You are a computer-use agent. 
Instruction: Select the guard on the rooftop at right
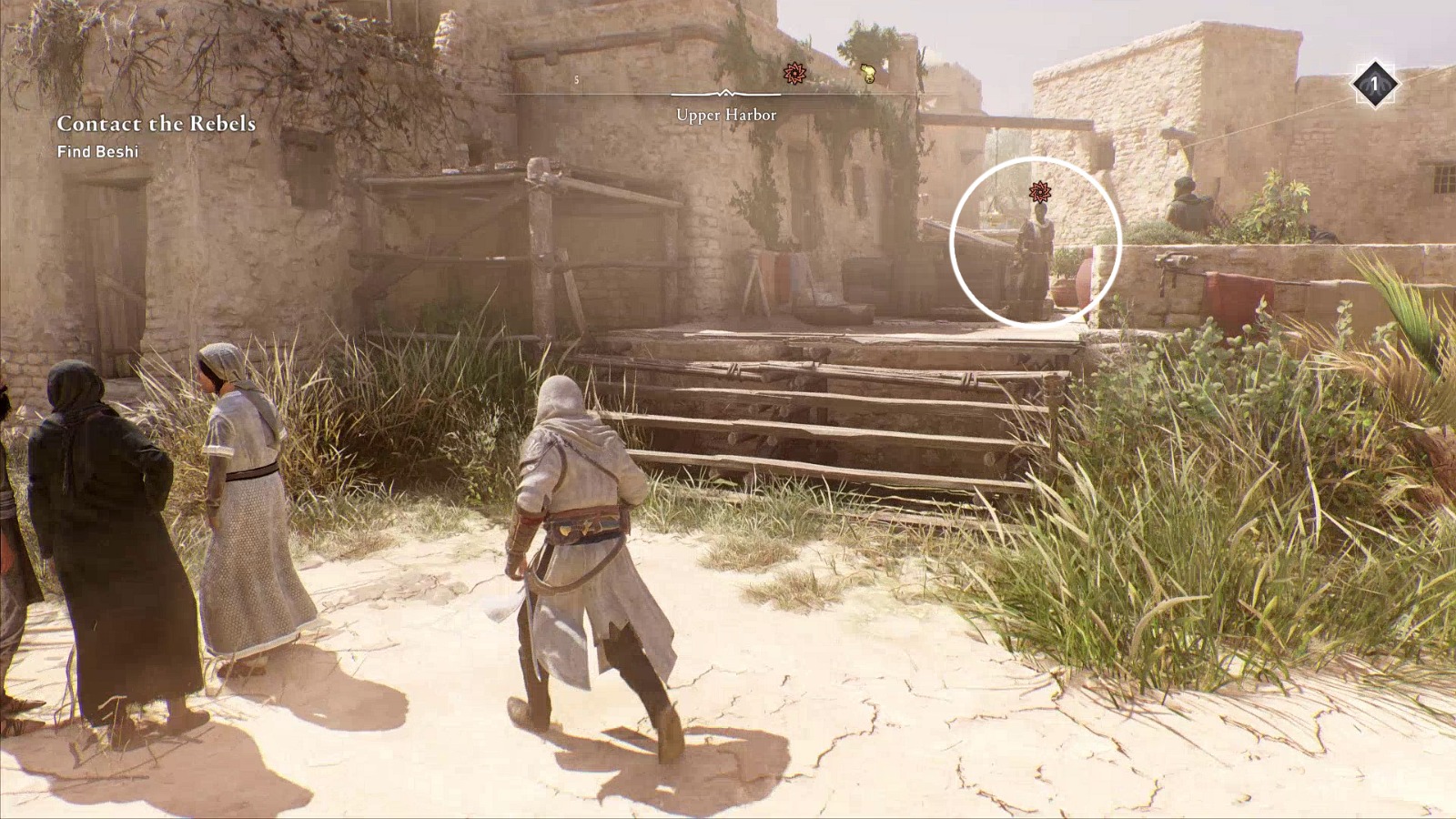[x=1188, y=205]
